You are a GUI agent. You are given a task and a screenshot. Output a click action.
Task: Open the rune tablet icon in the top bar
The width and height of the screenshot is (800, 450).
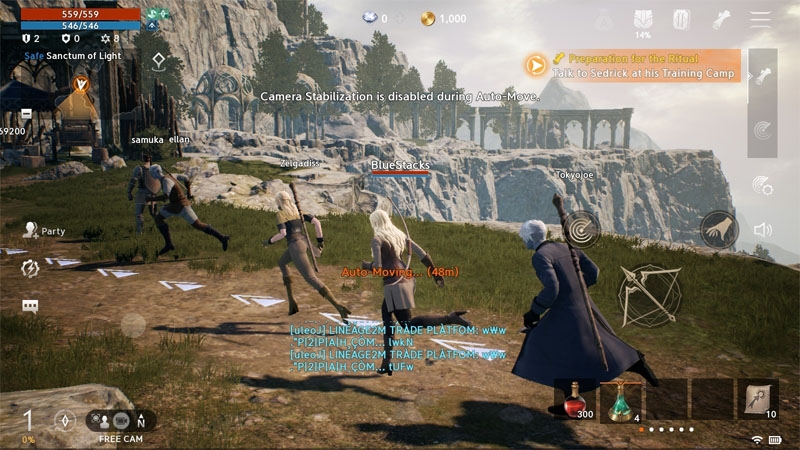681,19
